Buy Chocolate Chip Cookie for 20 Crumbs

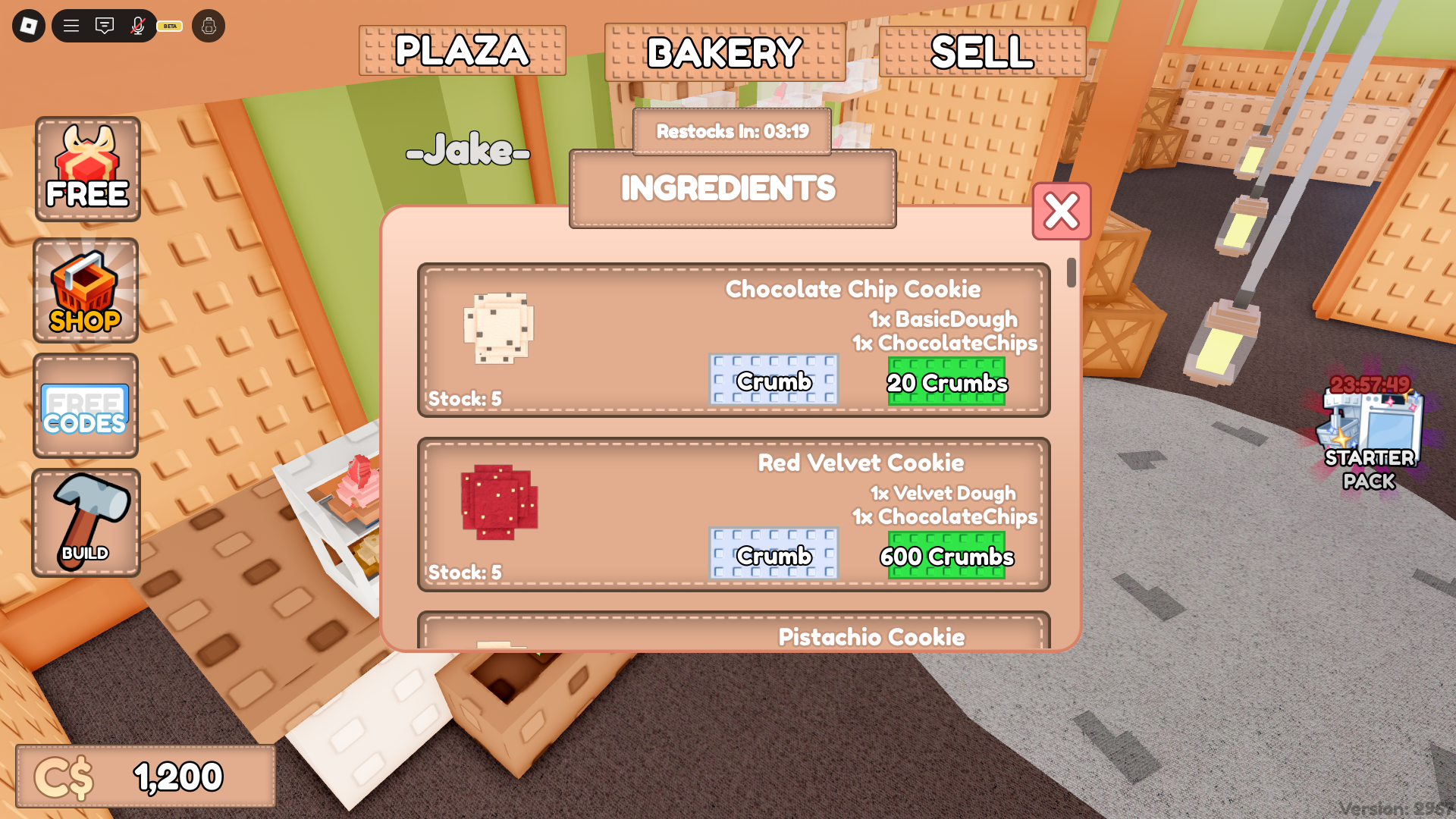[946, 383]
